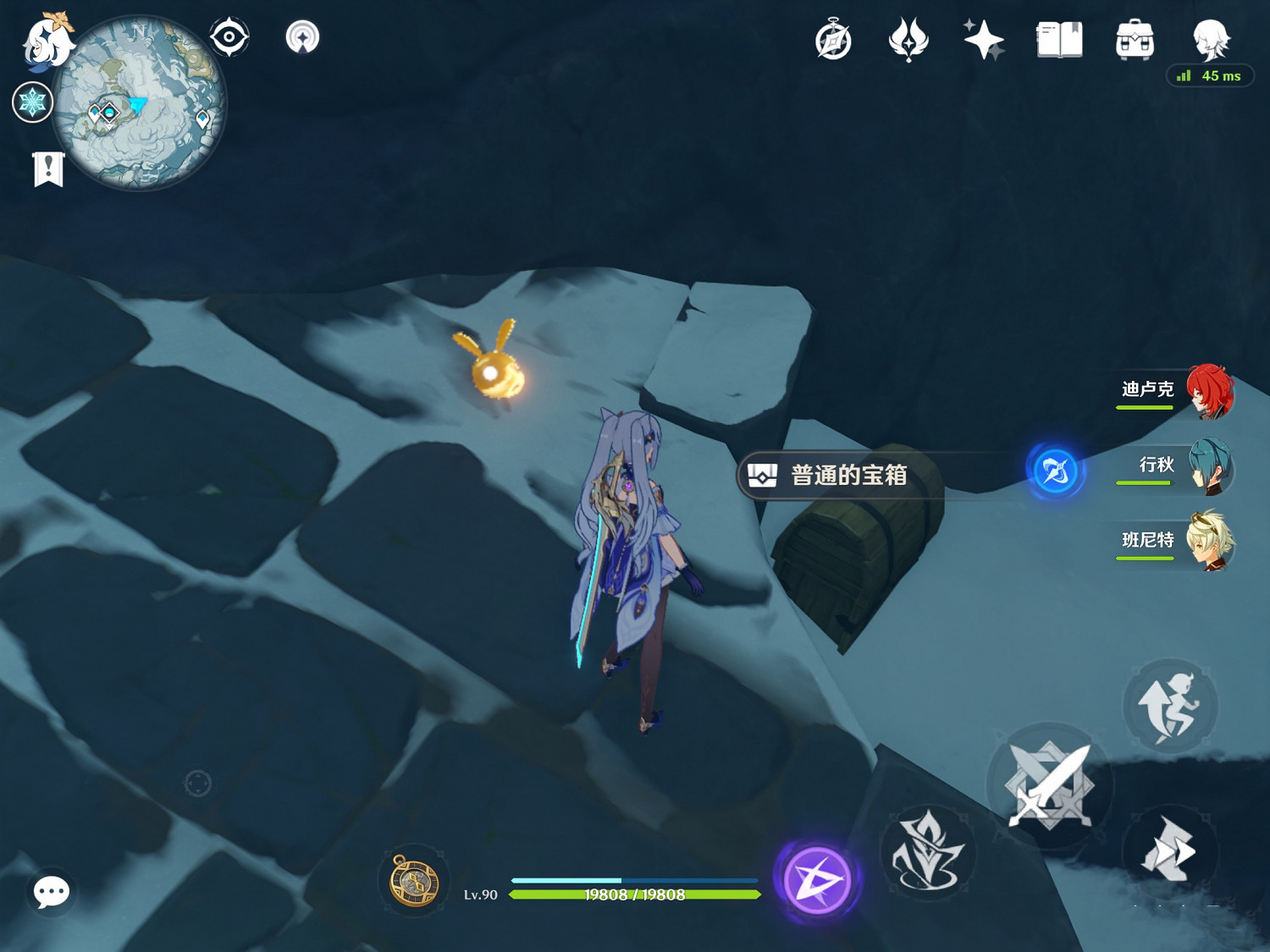Open the co-op elemental sight eye icon
The height and width of the screenshot is (952, 1270).
pyautogui.click(x=227, y=36)
